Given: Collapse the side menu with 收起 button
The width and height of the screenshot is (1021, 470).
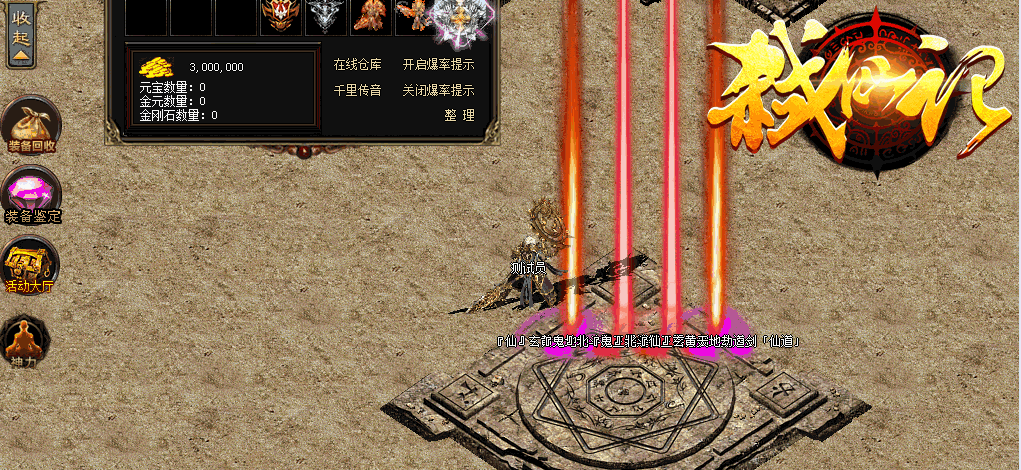Looking at the screenshot, I should pos(21,34).
